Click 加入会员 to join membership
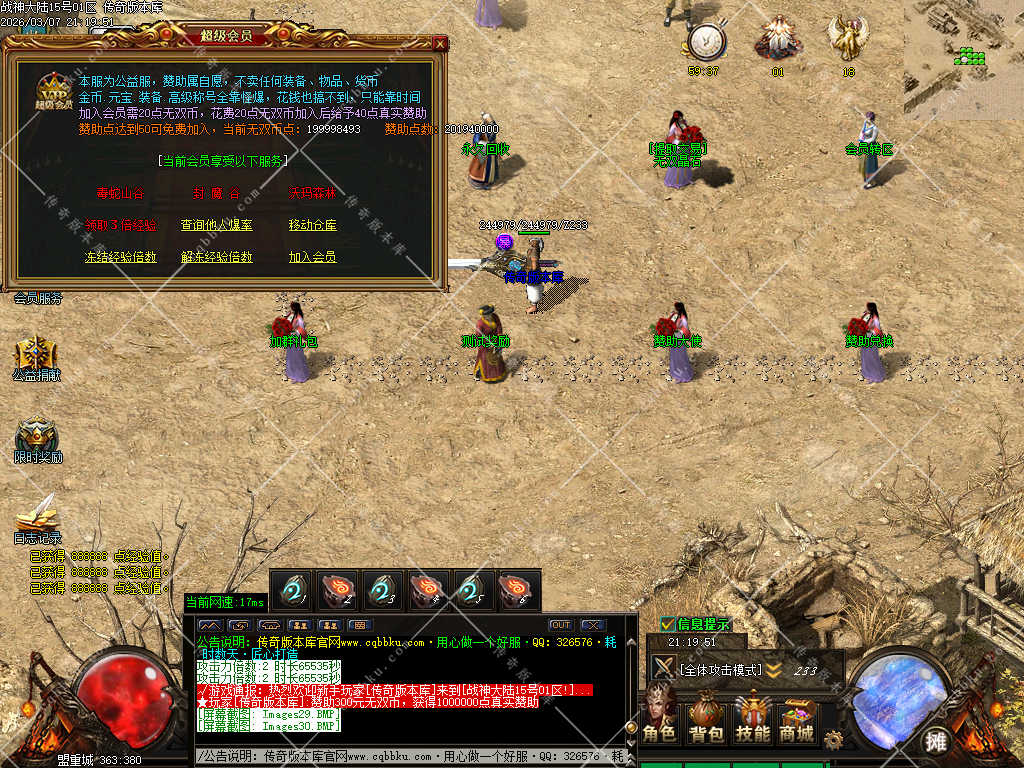This screenshot has width=1024, height=768. (312, 257)
